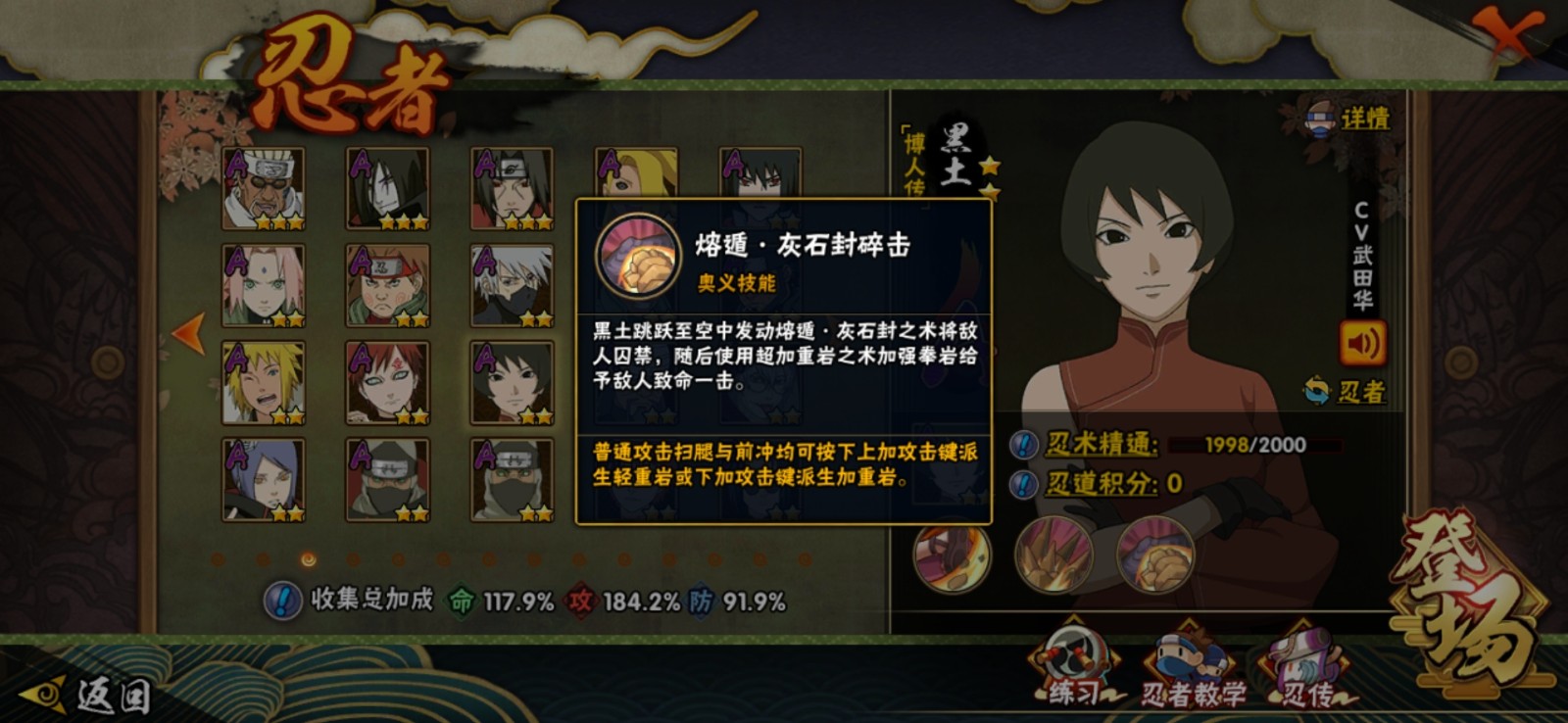Tap the 忍者 swap button
The width and height of the screenshot is (1568, 723).
[1345, 392]
